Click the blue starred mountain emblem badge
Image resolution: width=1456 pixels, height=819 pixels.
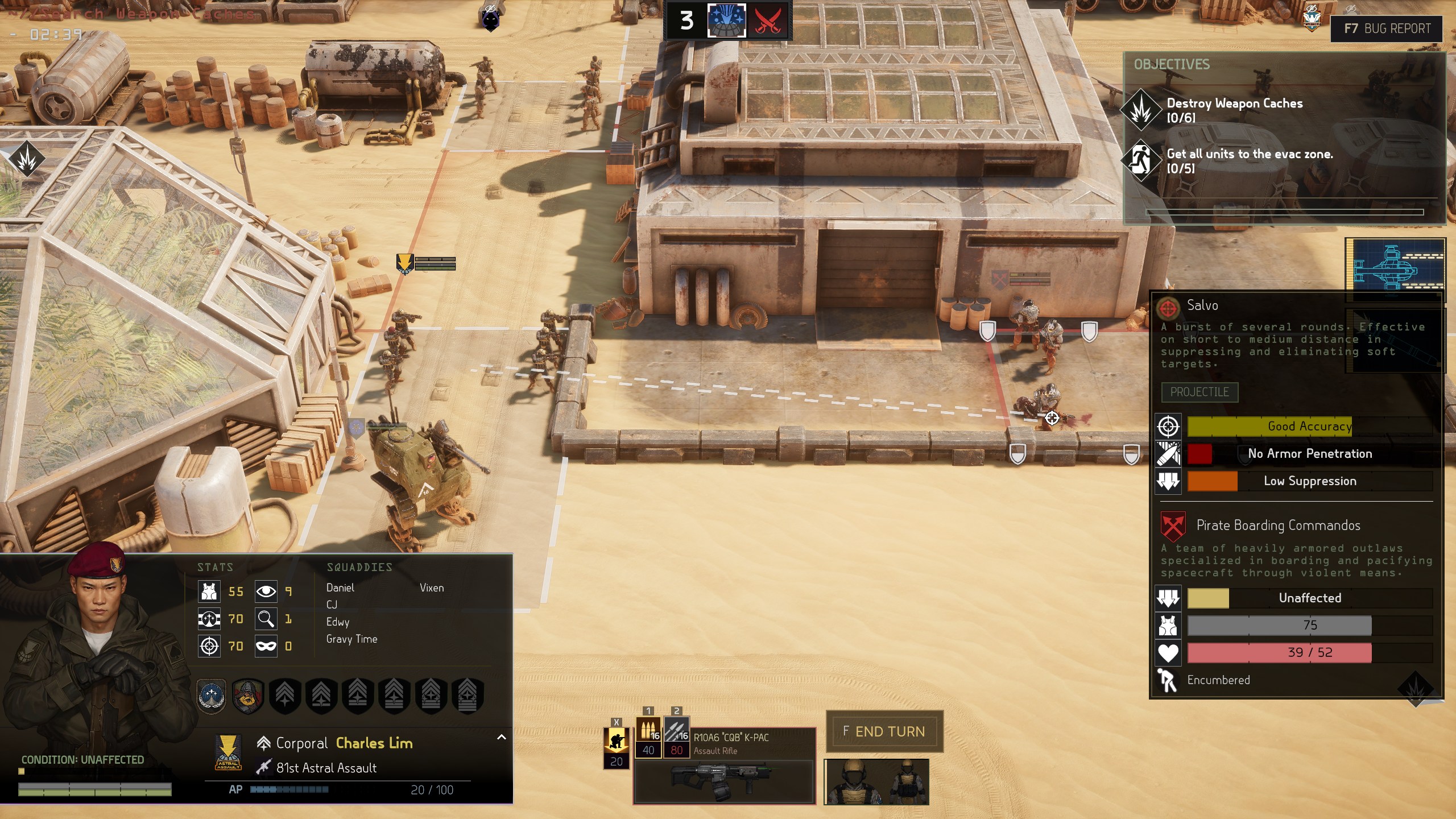pos(212,695)
